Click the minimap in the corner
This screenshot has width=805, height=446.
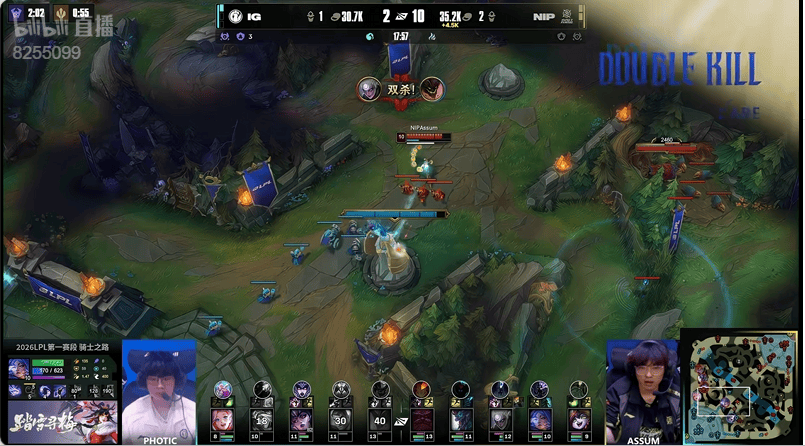point(741,387)
